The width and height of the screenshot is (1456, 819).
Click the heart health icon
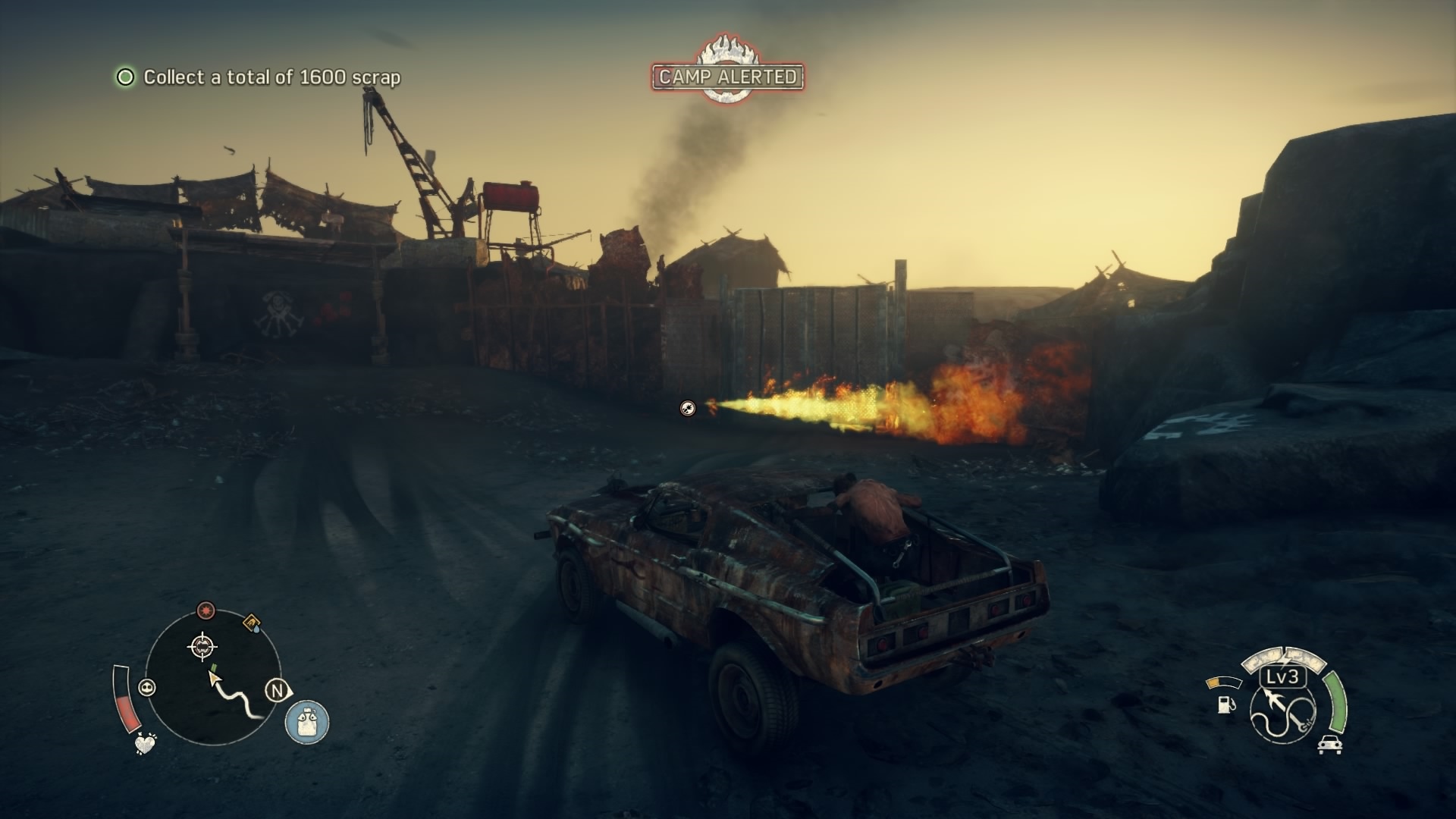point(145,743)
